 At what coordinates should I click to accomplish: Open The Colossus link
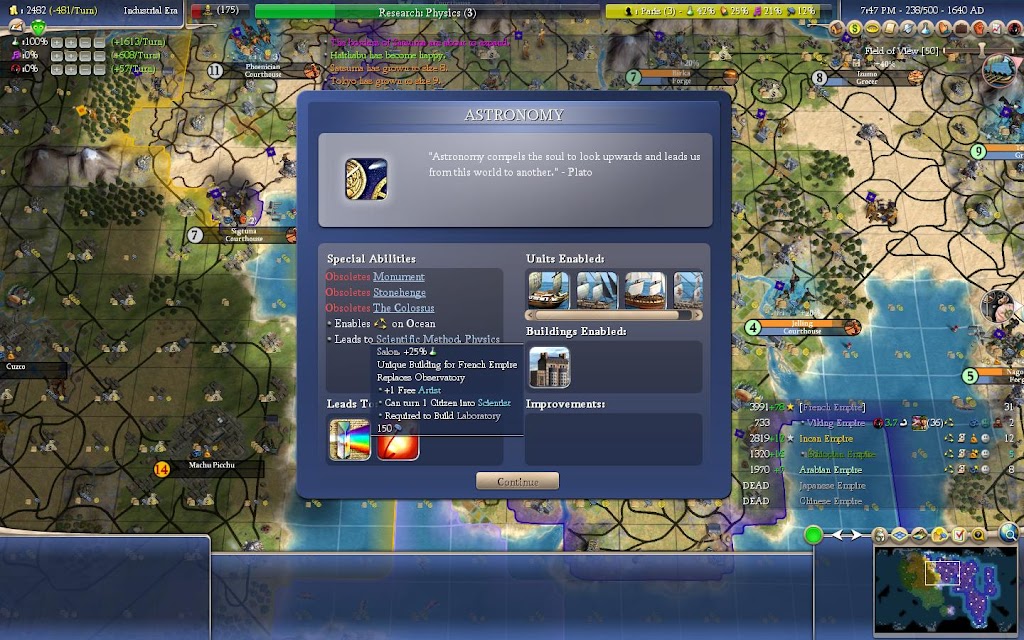click(403, 308)
